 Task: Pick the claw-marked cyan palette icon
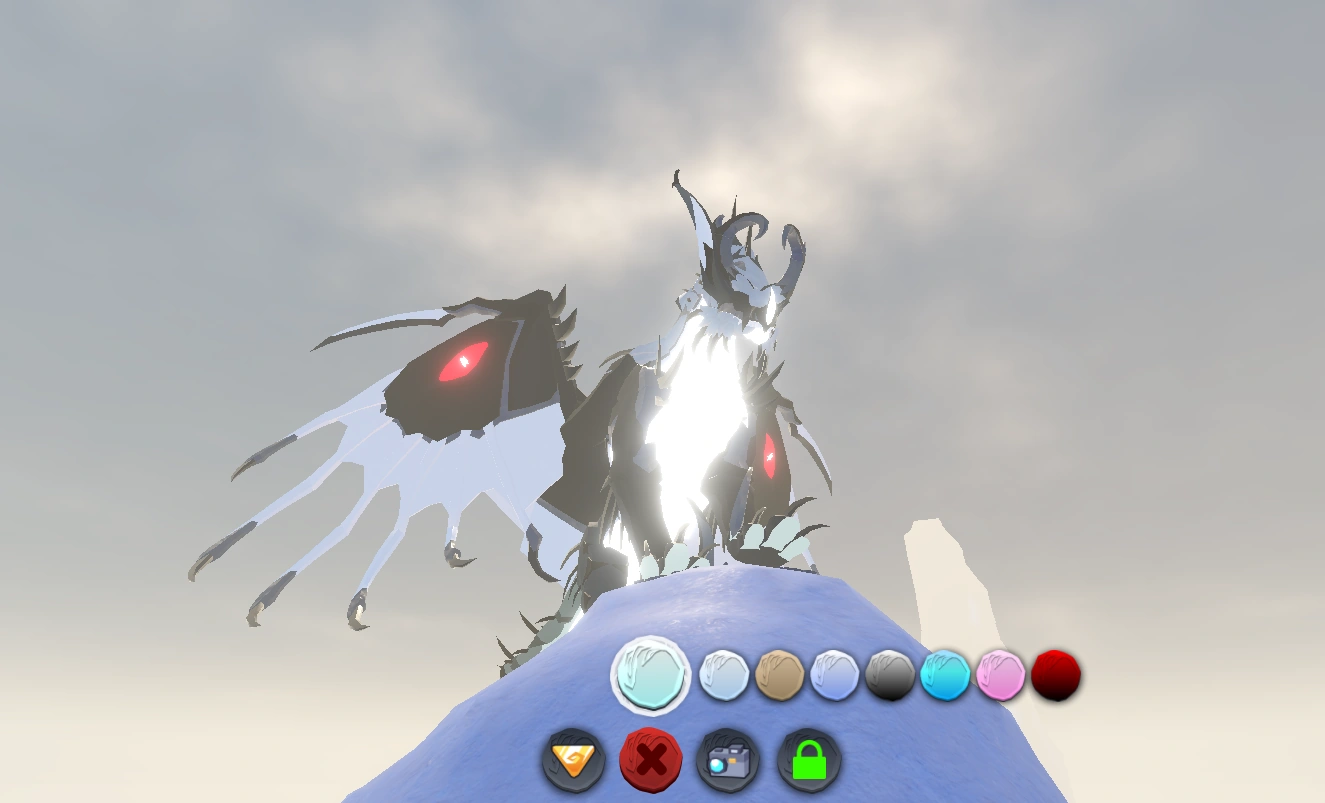click(945, 675)
